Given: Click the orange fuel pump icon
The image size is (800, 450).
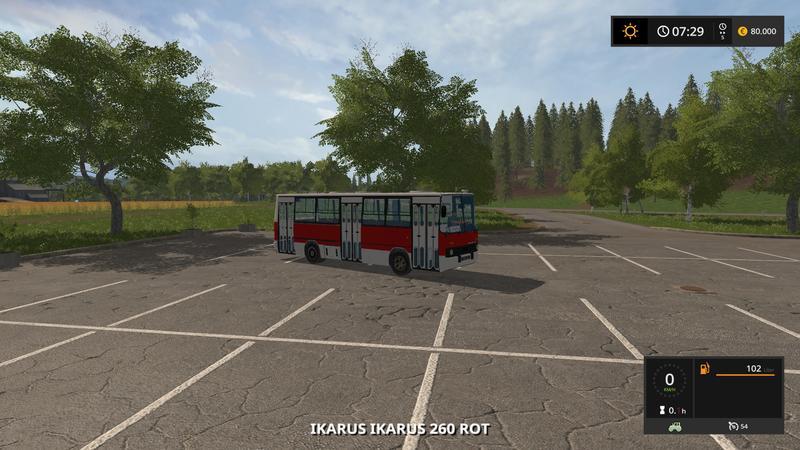Looking at the screenshot, I should coord(704,369).
